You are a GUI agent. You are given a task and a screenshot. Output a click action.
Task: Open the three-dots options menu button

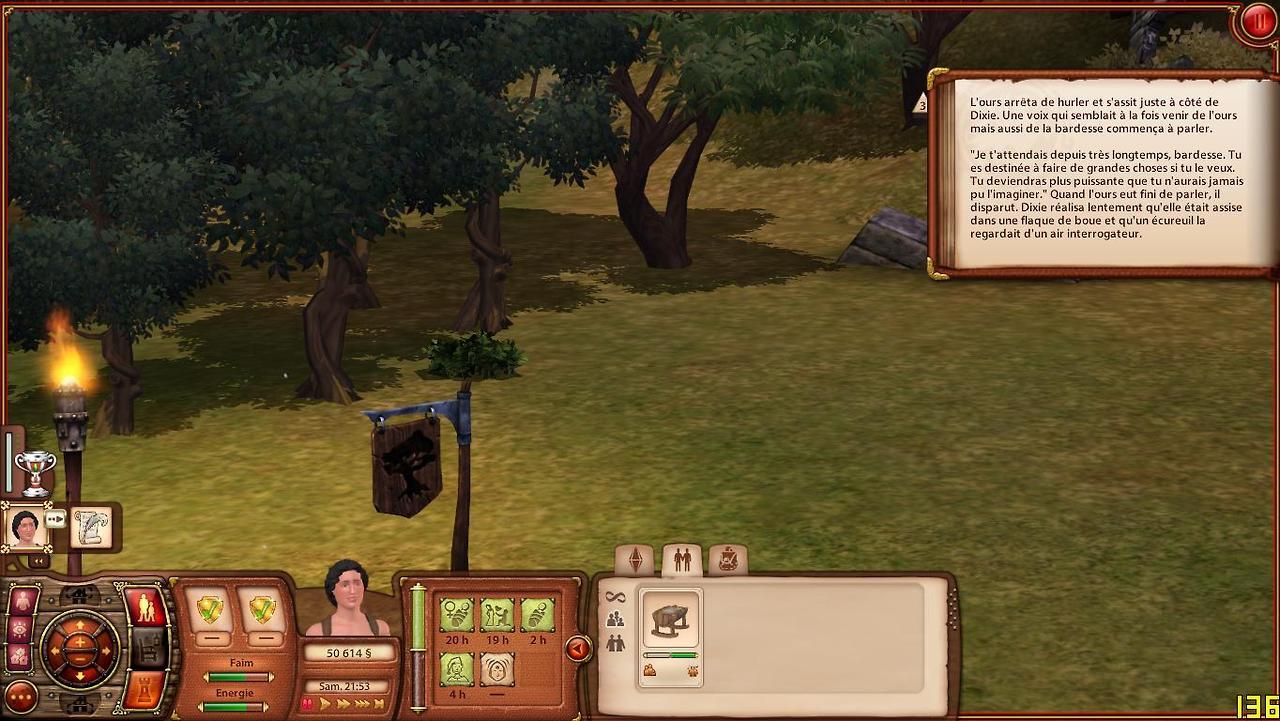21,697
